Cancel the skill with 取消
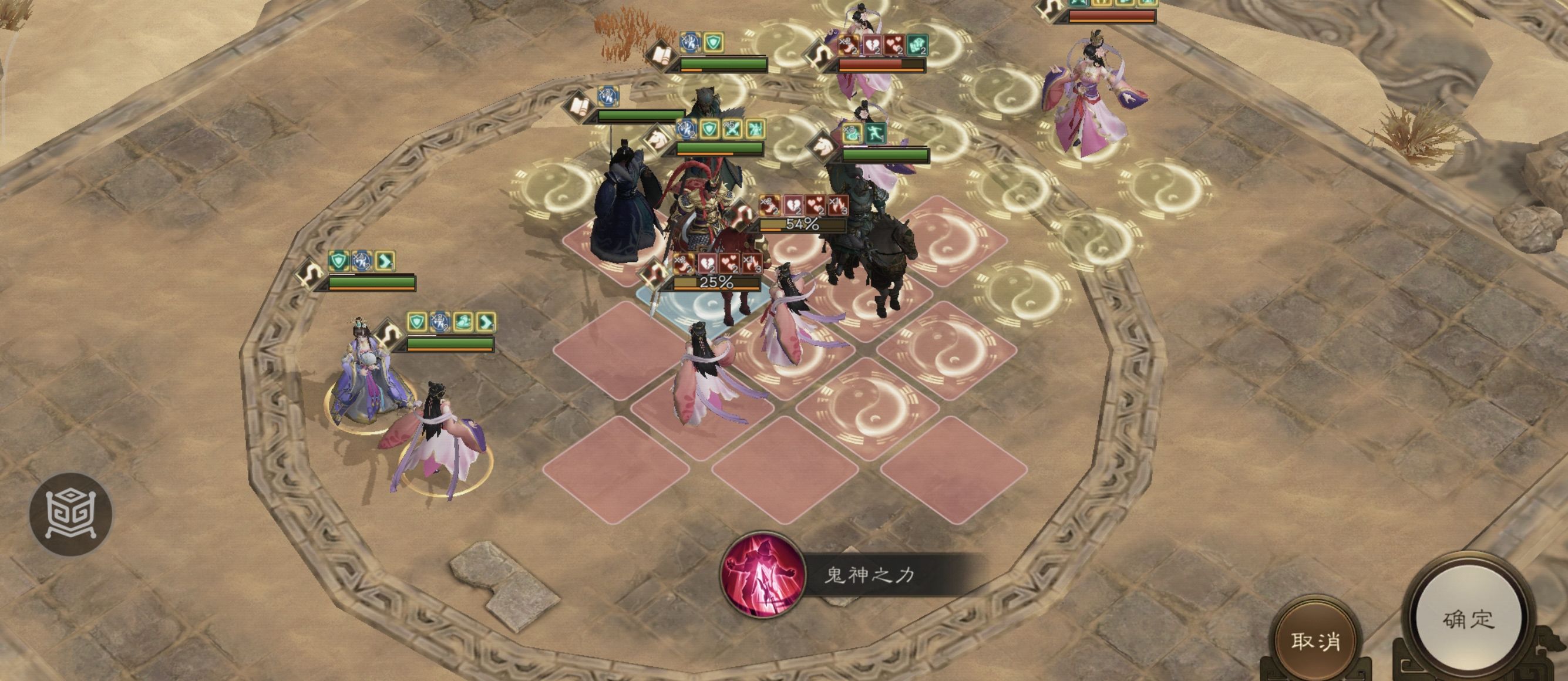This screenshot has height=681, width=1568. (1316, 641)
